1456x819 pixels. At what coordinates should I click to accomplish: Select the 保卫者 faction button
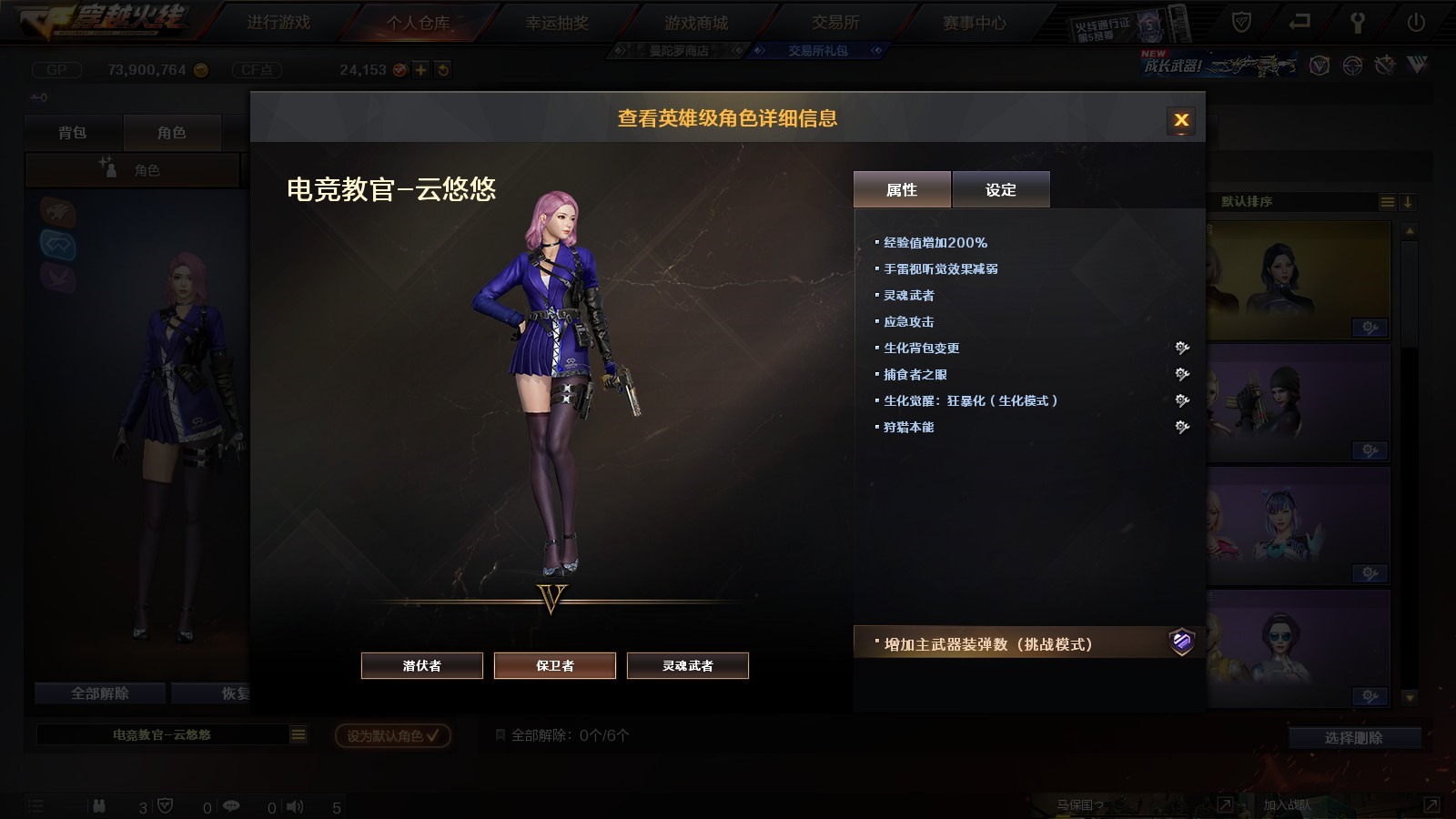pyautogui.click(x=555, y=665)
